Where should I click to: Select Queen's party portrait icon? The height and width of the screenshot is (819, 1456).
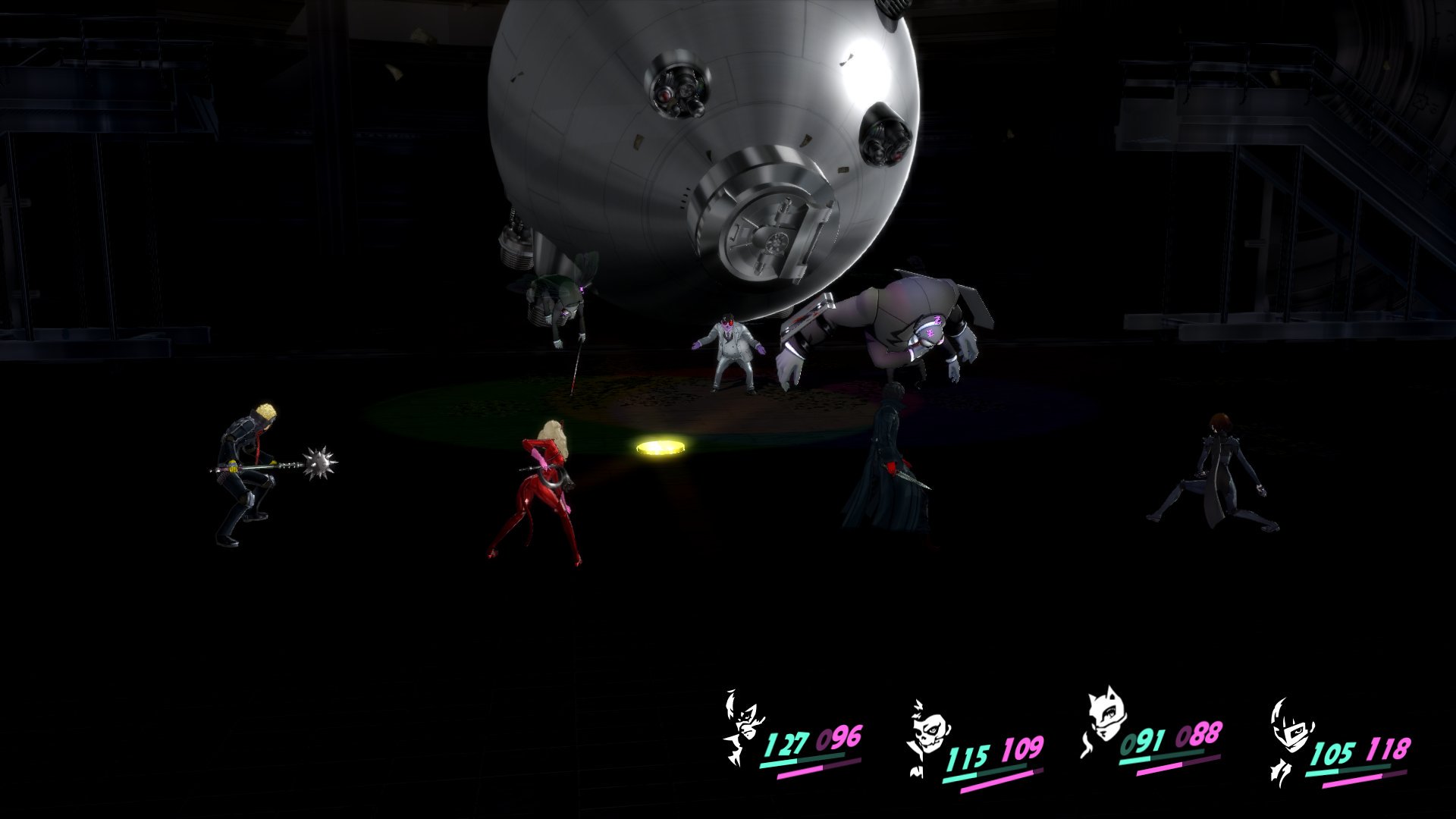(1288, 737)
